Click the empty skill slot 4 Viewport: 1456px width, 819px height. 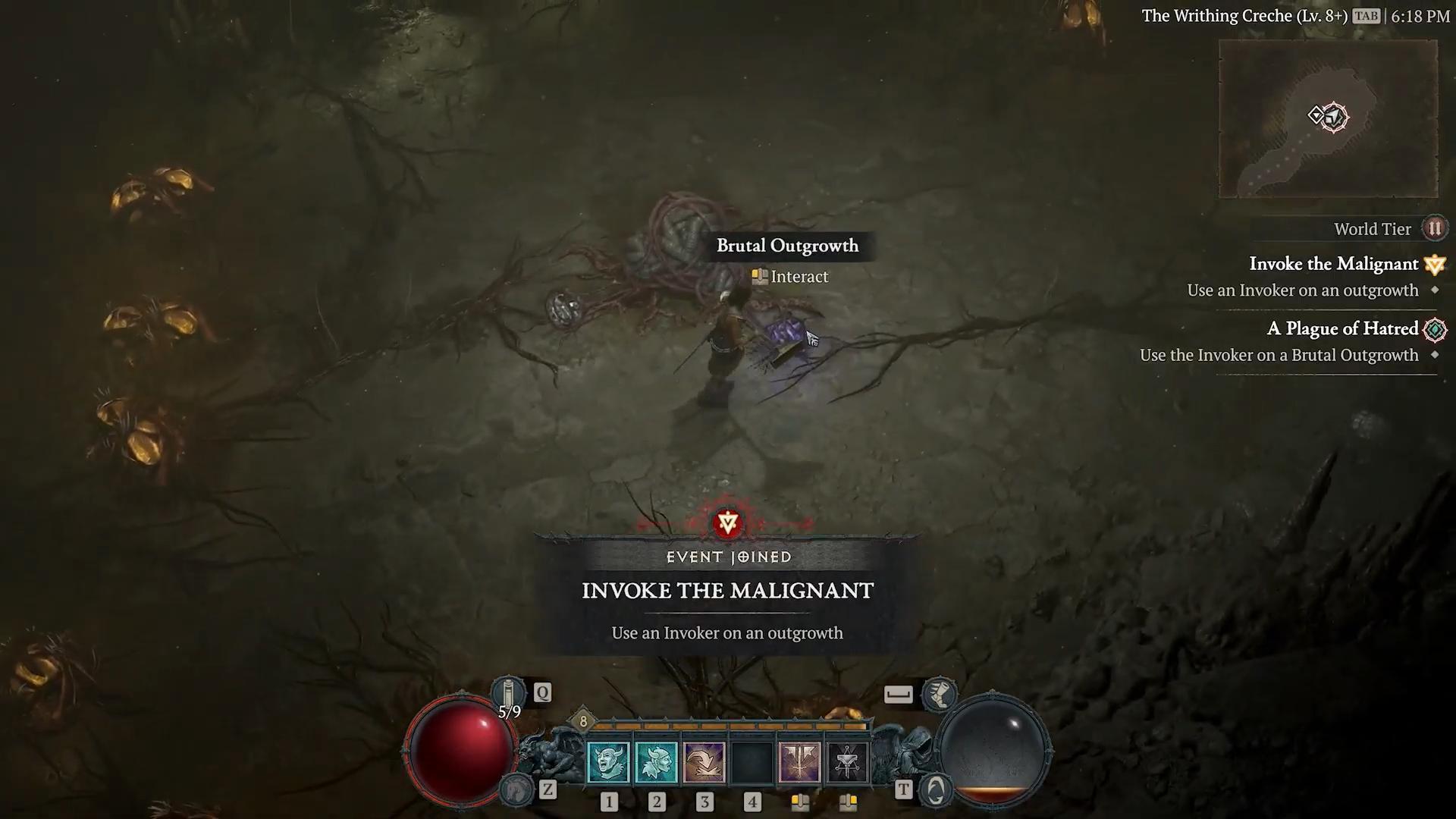752,761
